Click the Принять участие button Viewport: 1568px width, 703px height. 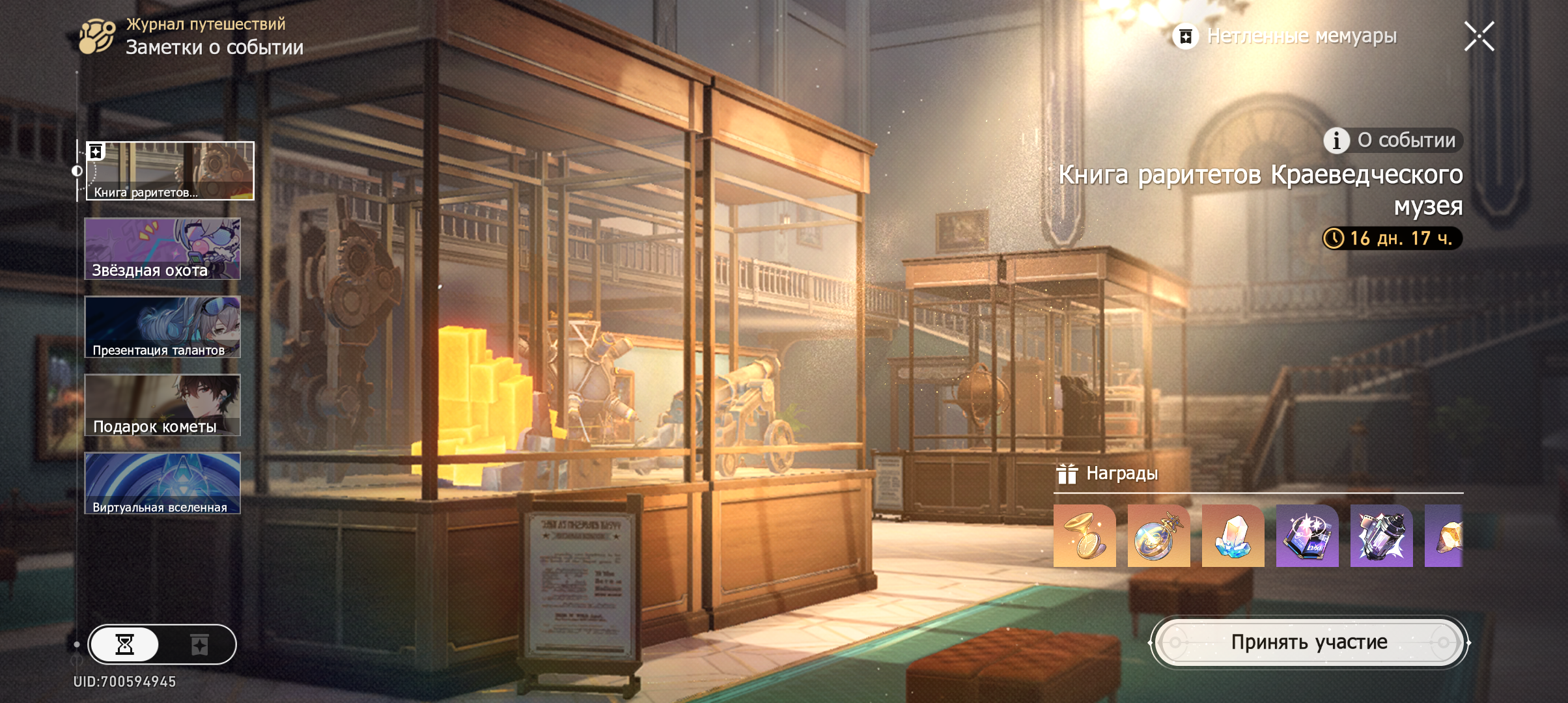click(1309, 642)
